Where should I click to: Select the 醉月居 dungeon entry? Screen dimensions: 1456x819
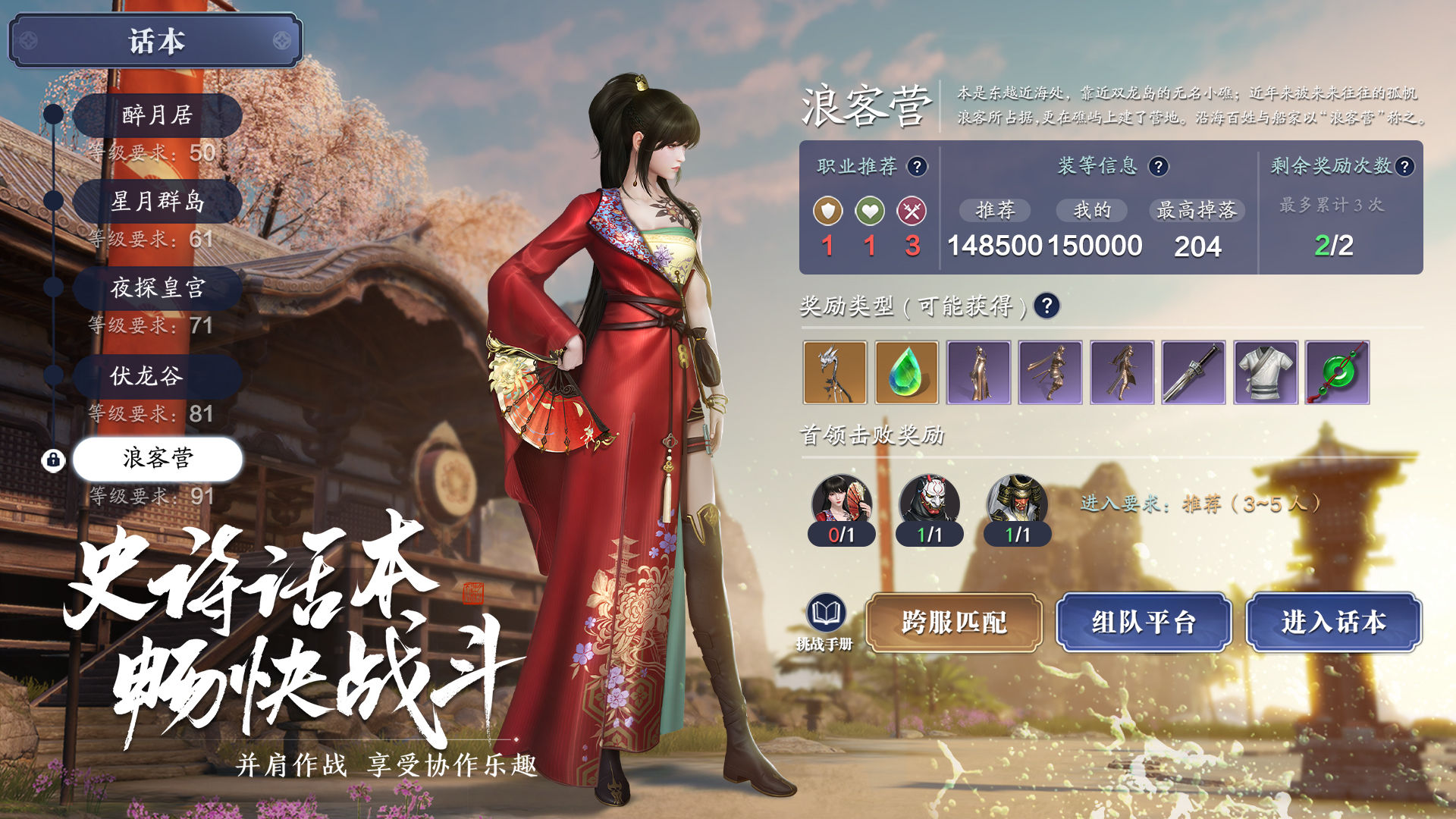coord(157,116)
